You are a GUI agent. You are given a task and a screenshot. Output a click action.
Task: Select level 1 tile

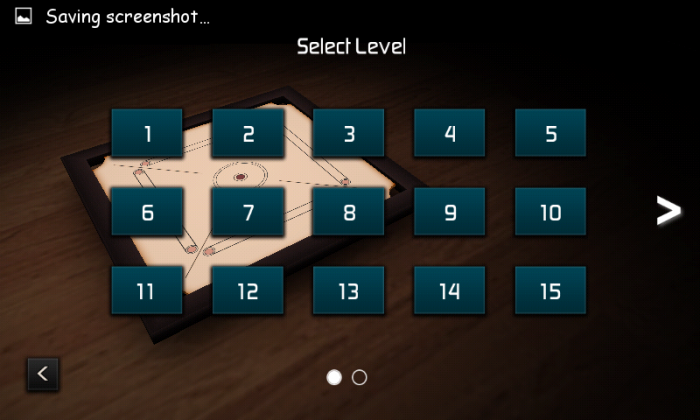tap(147, 133)
